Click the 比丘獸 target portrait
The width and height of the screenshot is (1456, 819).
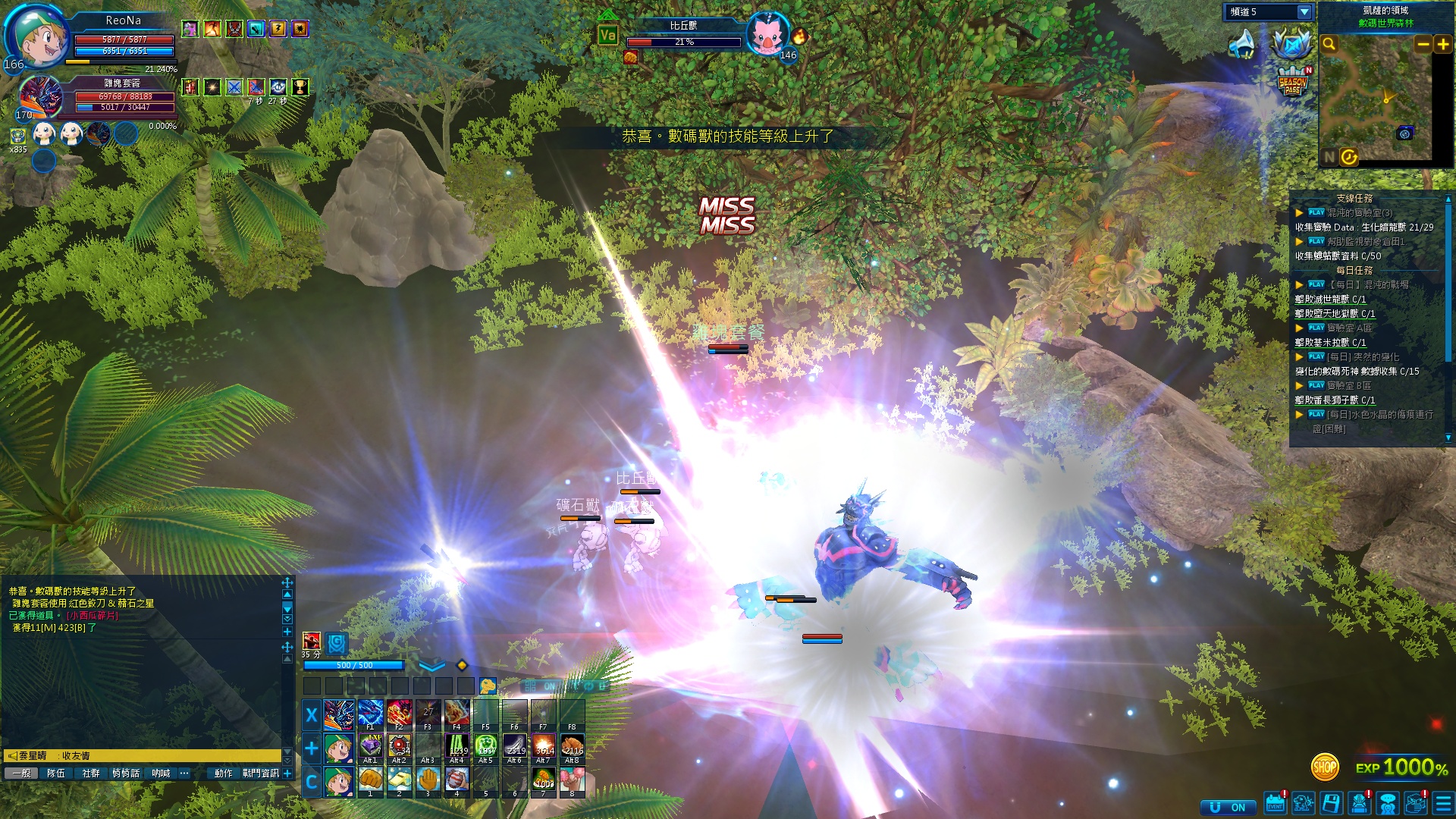(767, 35)
